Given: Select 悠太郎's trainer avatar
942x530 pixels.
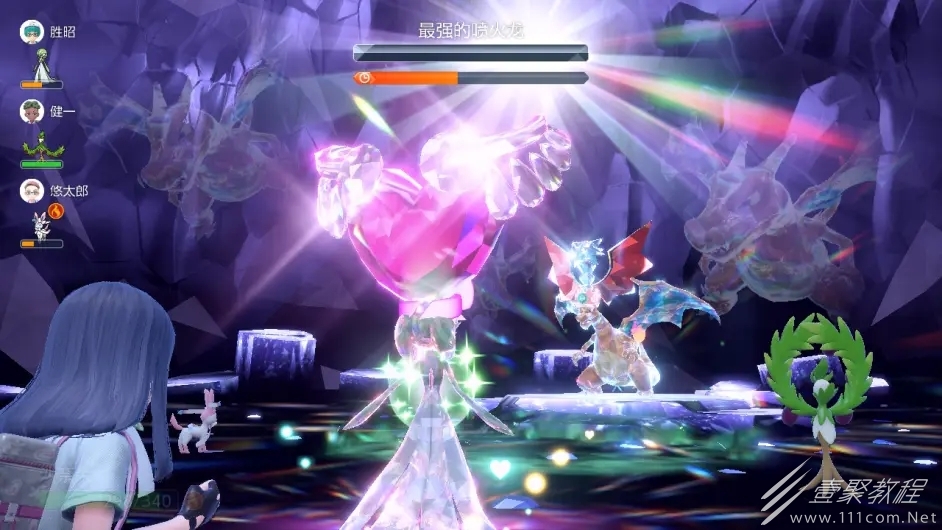Looking at the screenshot, I should click(x=32, y=191).
